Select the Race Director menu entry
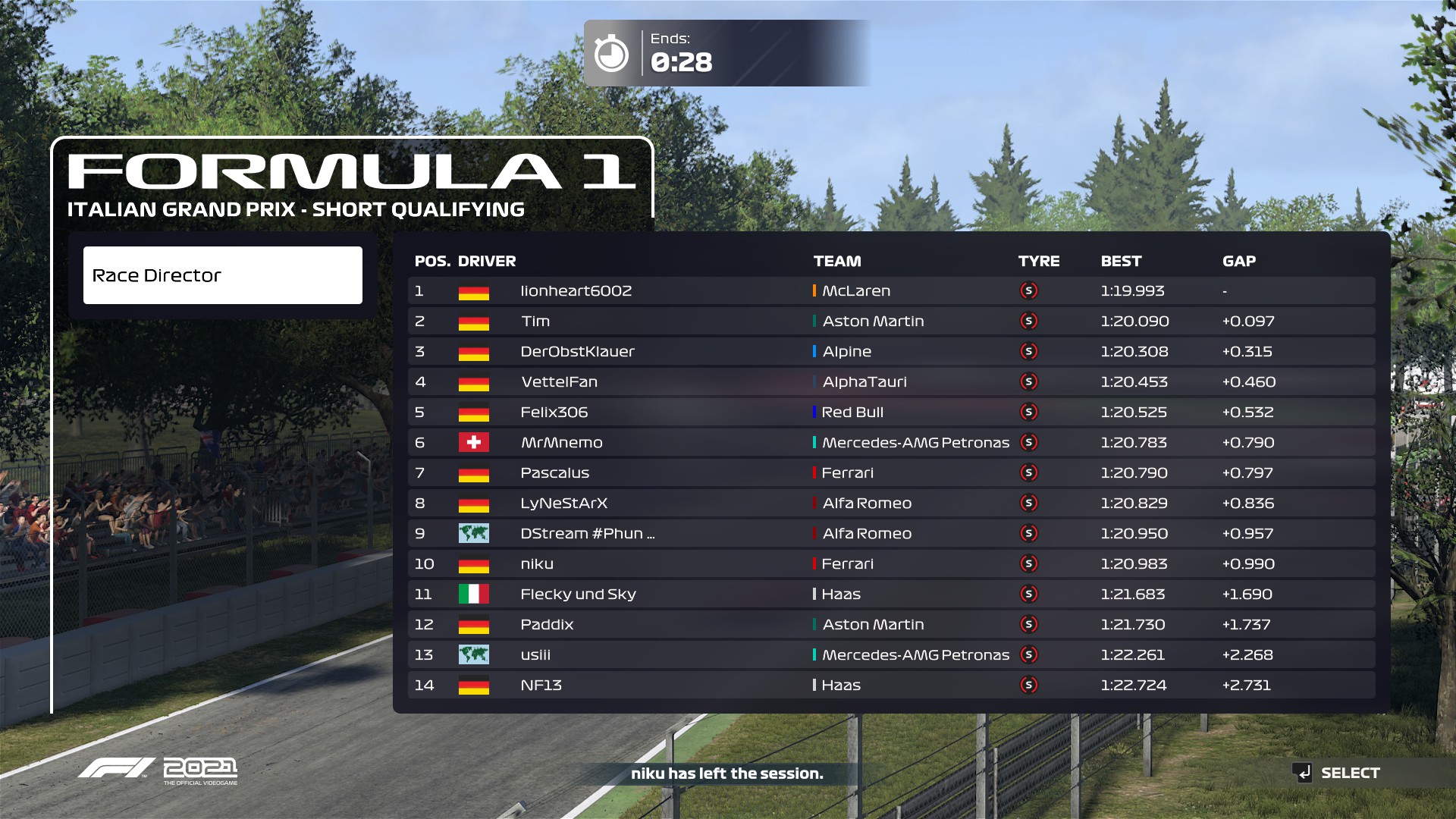This screenshot has height=819, width=1456. click(222, 275)
